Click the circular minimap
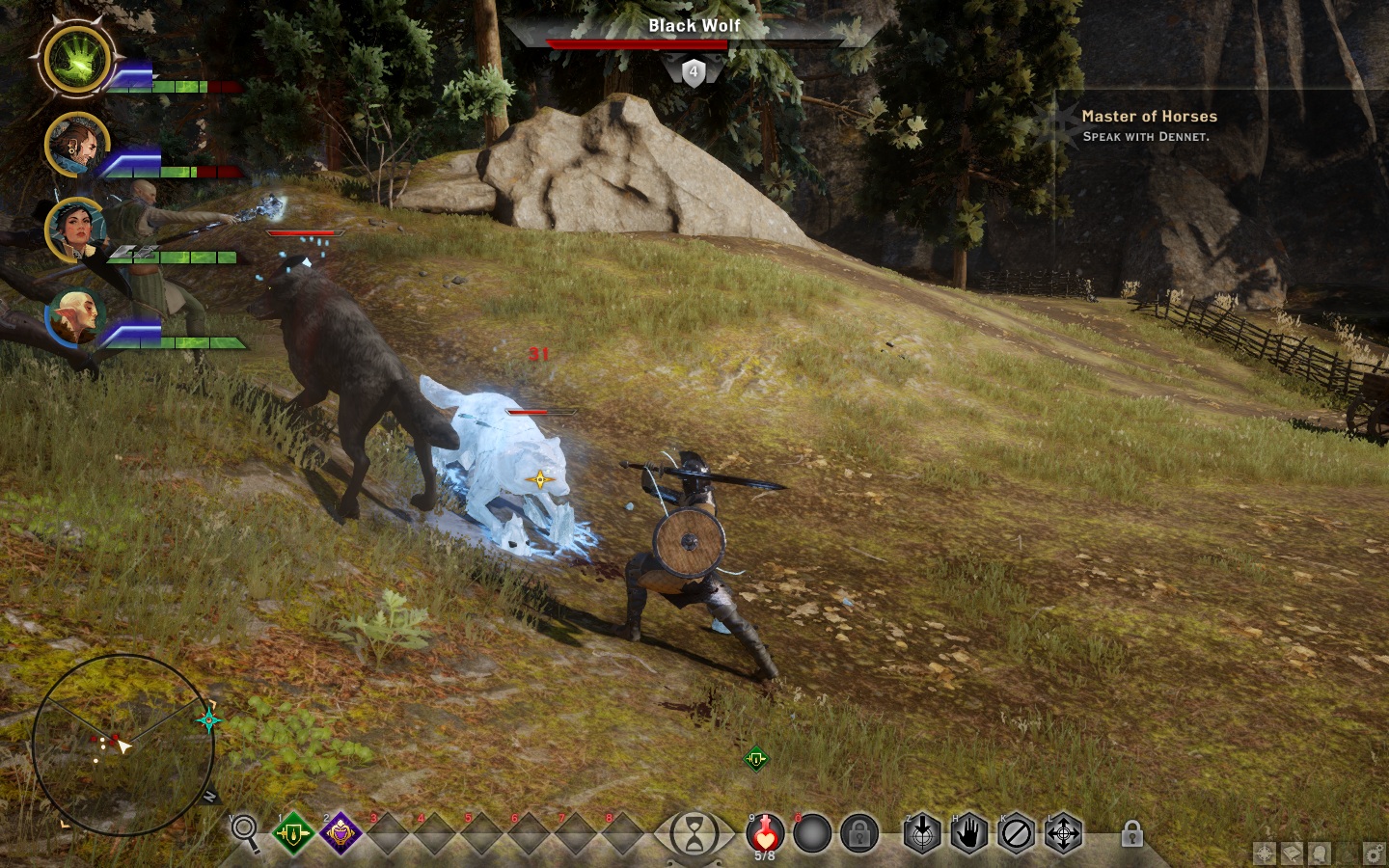Screen dimensions: 1389x868 tap(123, 745)
